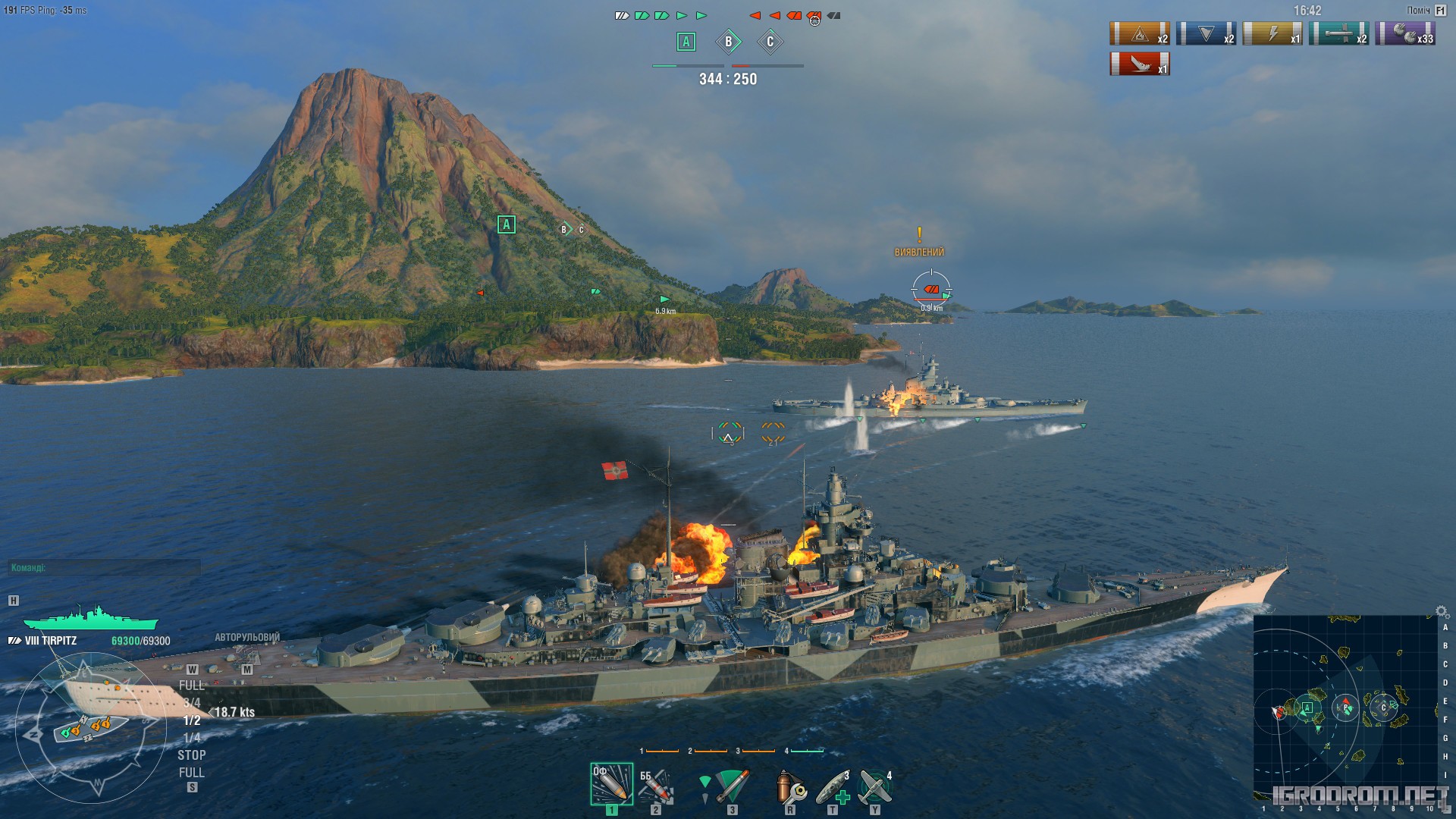This screenshot has height=819, width=1456.
Task: Click the capture point A indicator at top
Action: tap(686, 42)
